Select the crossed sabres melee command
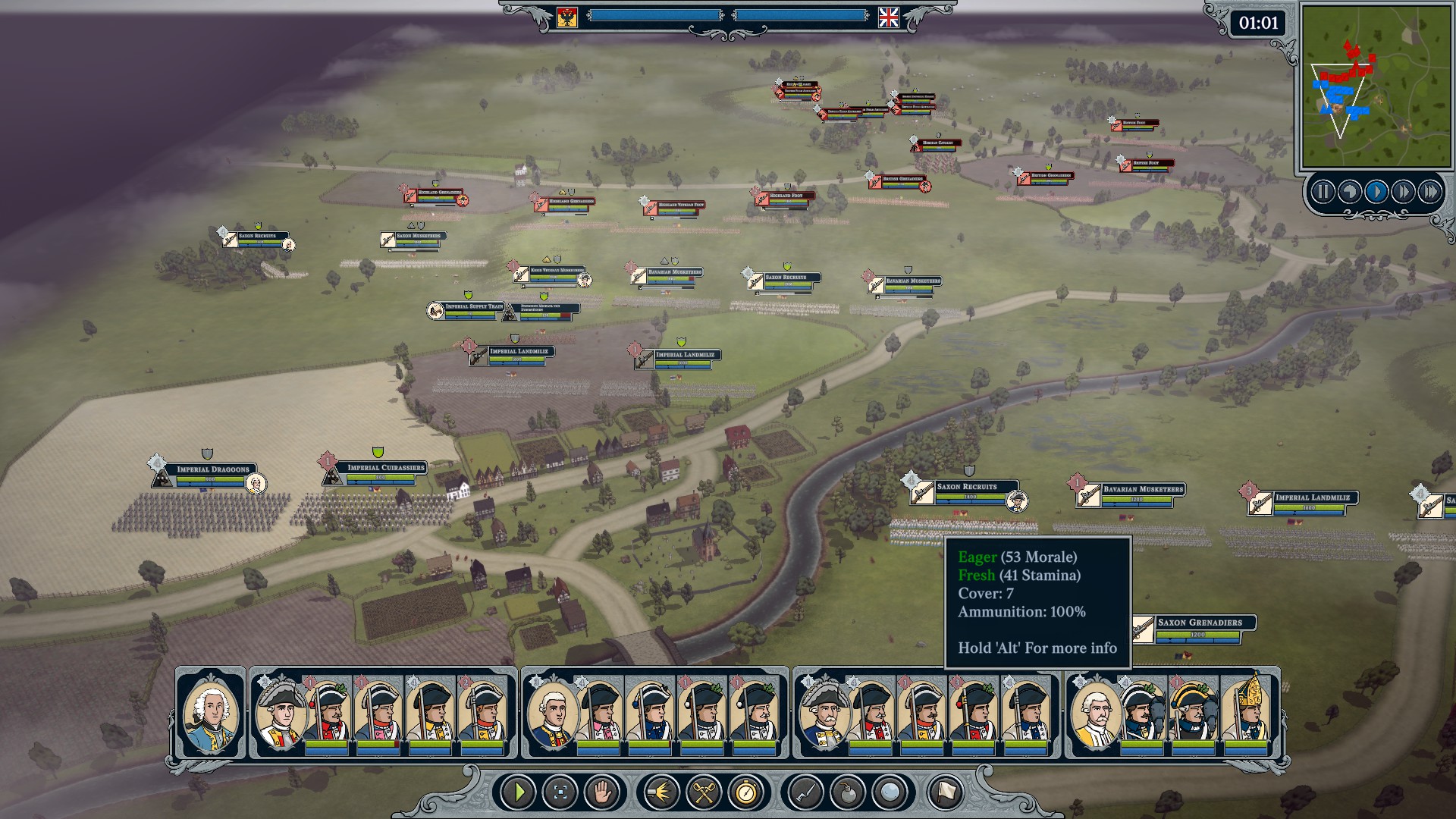1456x819 pixels. (x=704, y=792)
